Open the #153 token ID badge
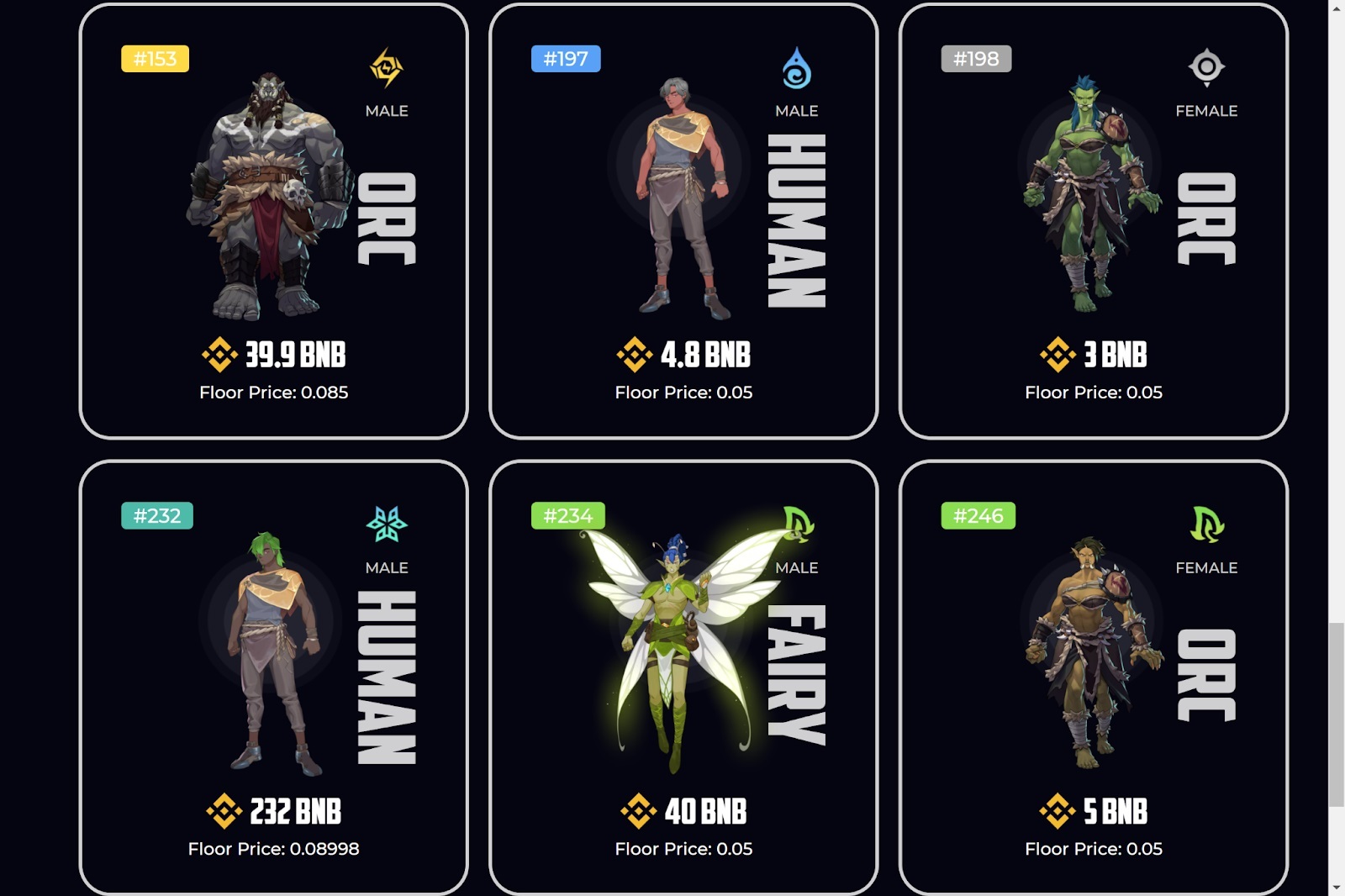 tap(156, 59)
